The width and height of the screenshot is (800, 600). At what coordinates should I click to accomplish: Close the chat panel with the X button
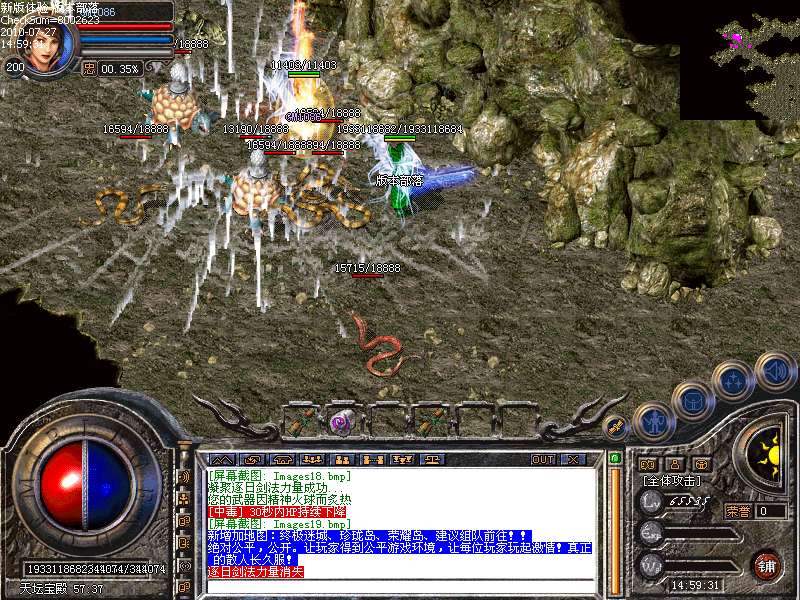[573, 460]
